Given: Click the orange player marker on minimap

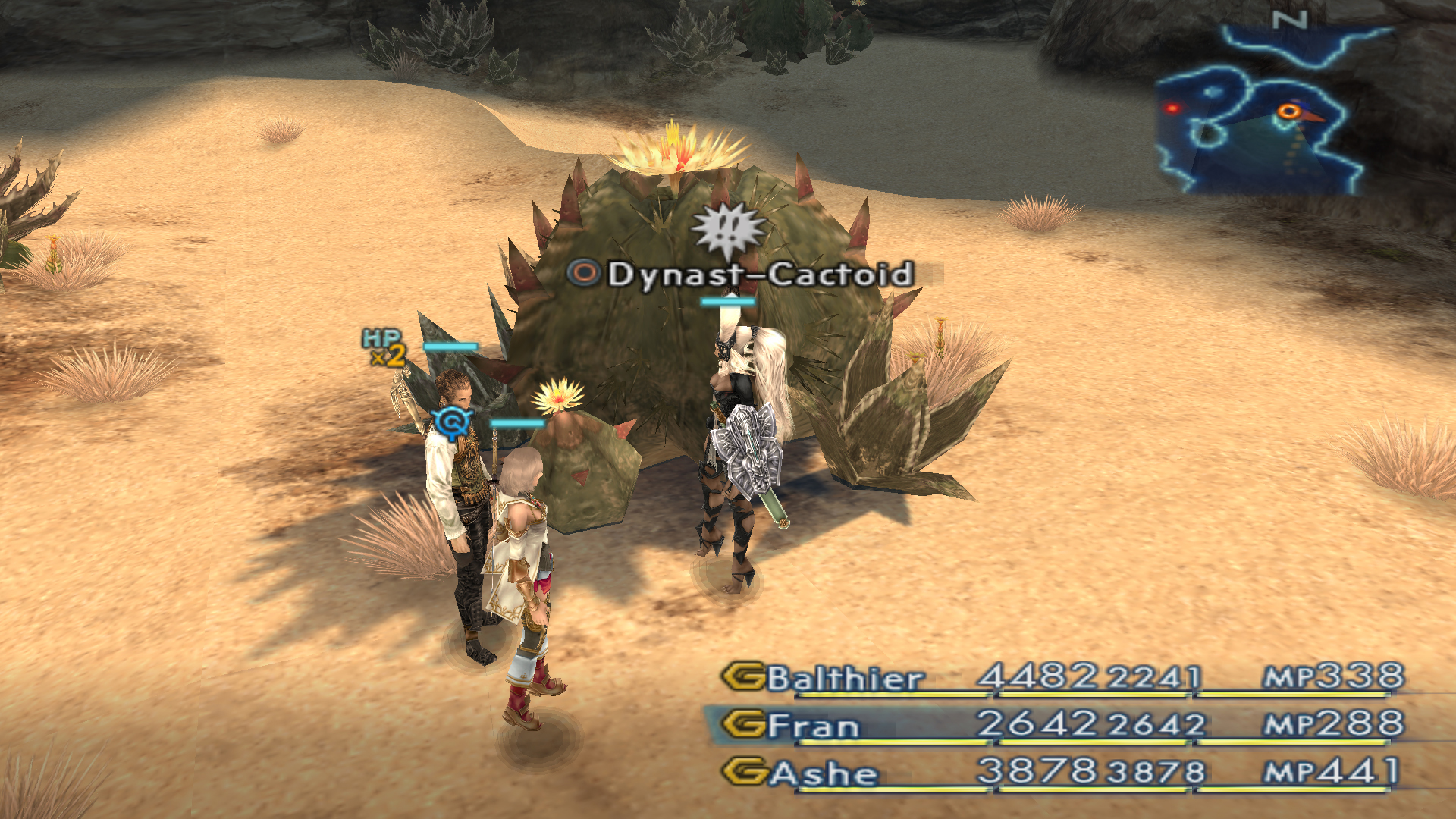Looking at the screenshot, I should click(1288, 112).
